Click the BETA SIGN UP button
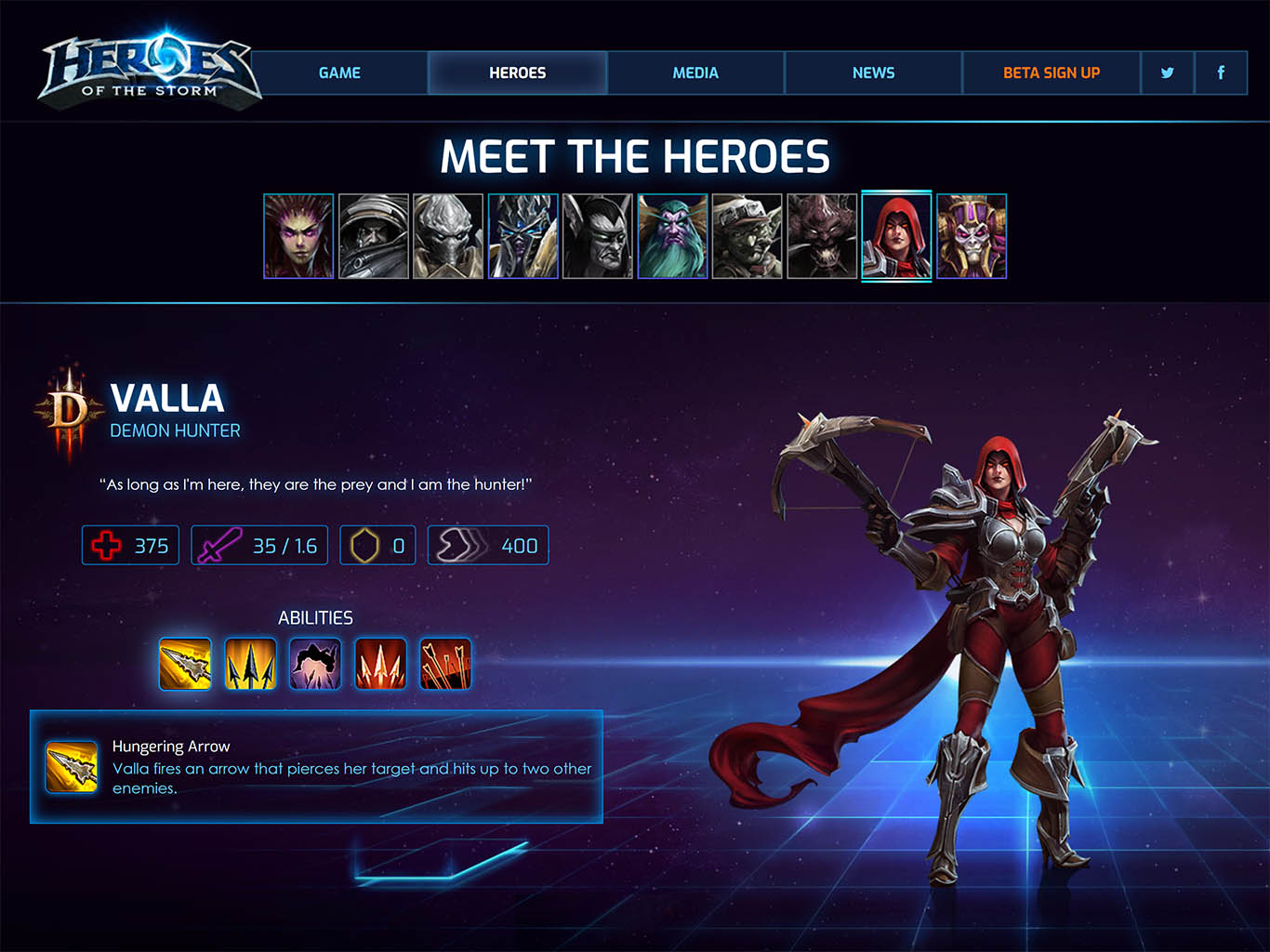This screenshot has width=1270, height=952. coord(1051,73)
